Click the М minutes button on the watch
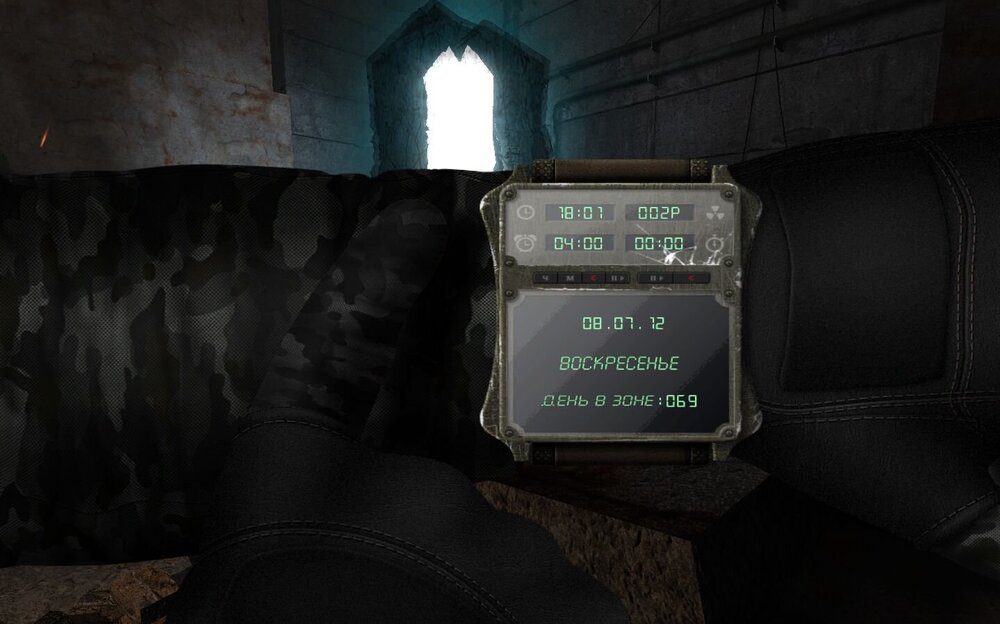1000x624 pixels. 569,277
